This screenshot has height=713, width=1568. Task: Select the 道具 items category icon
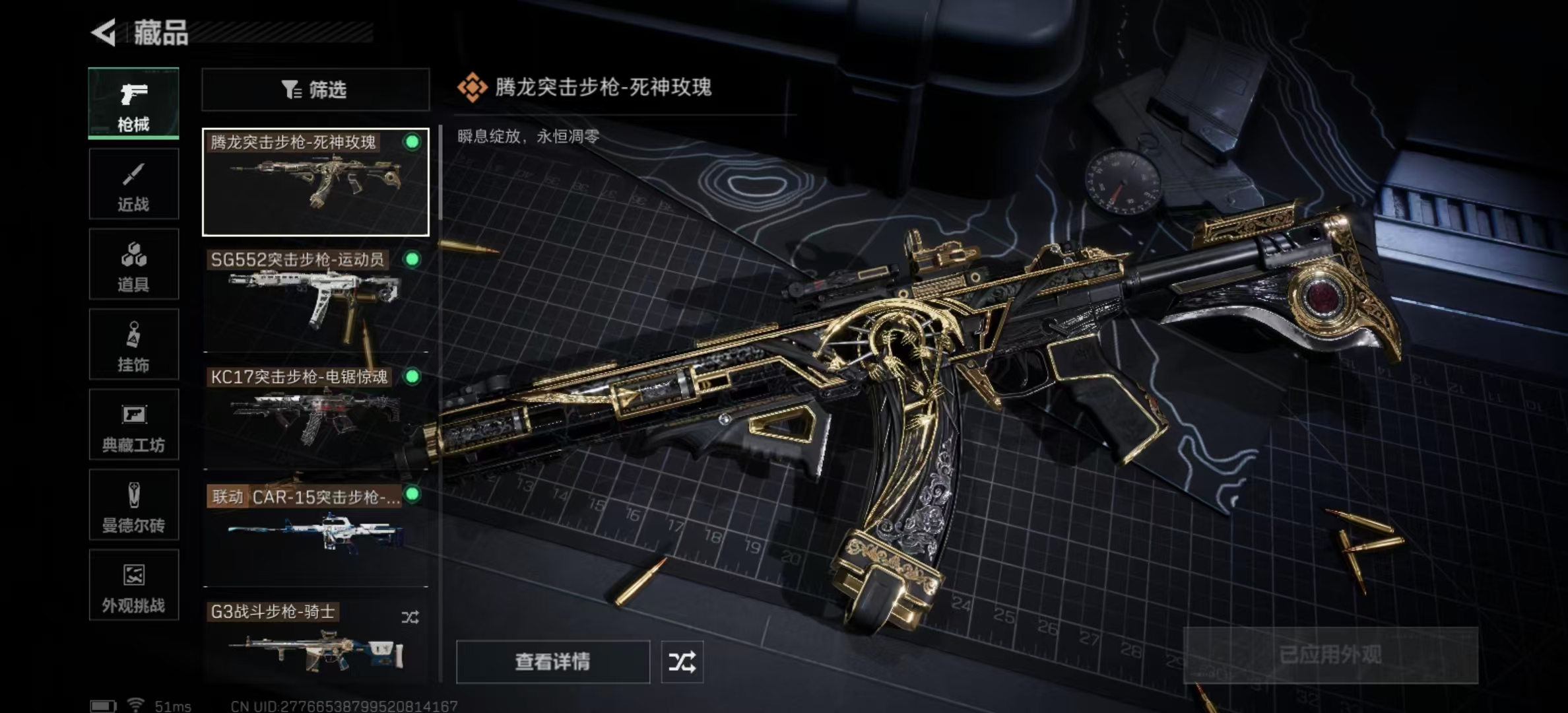click(133, 264)
